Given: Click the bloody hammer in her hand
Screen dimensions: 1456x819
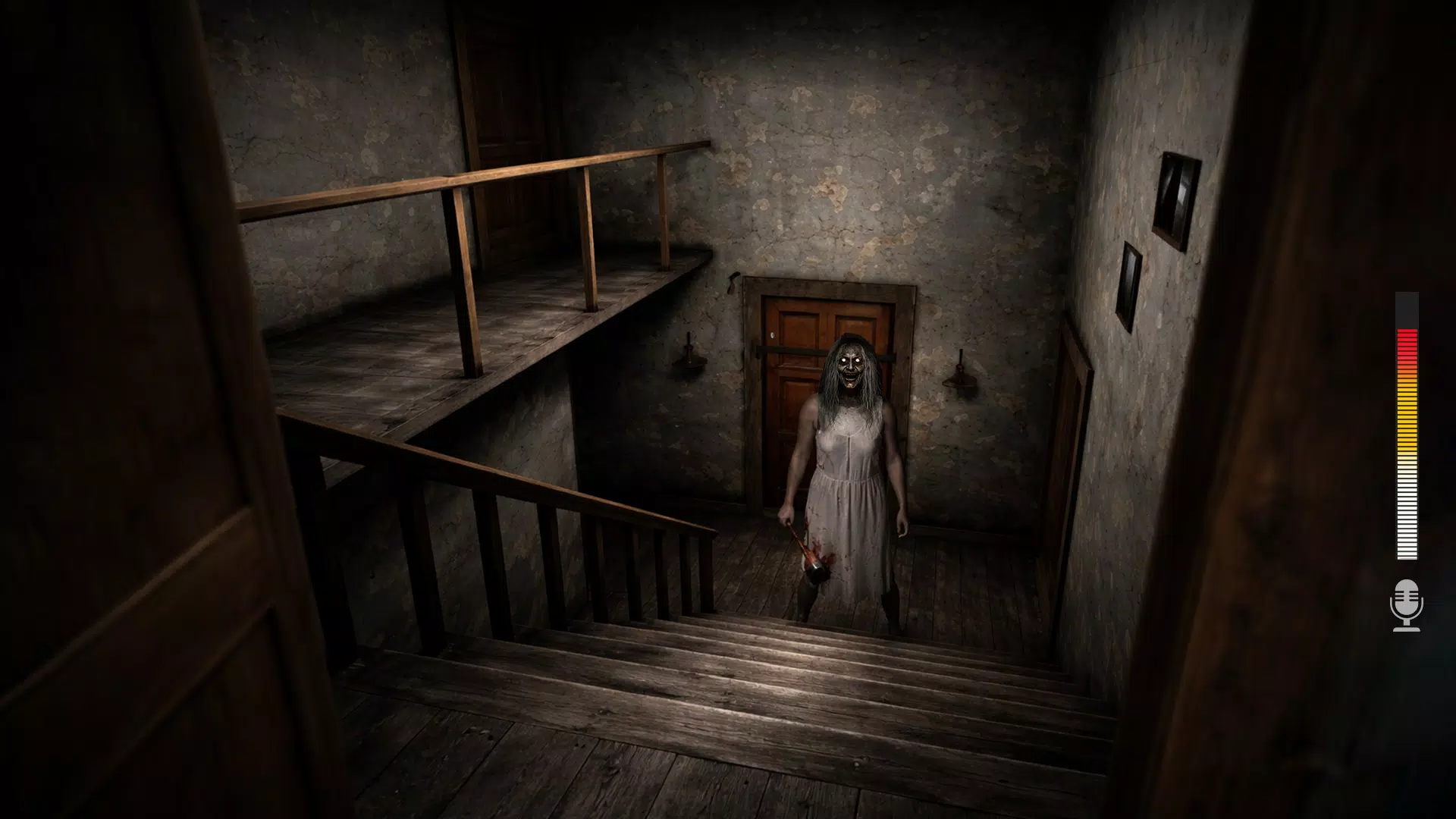Looking at the screenshot, I should click(x=806, y=557).
